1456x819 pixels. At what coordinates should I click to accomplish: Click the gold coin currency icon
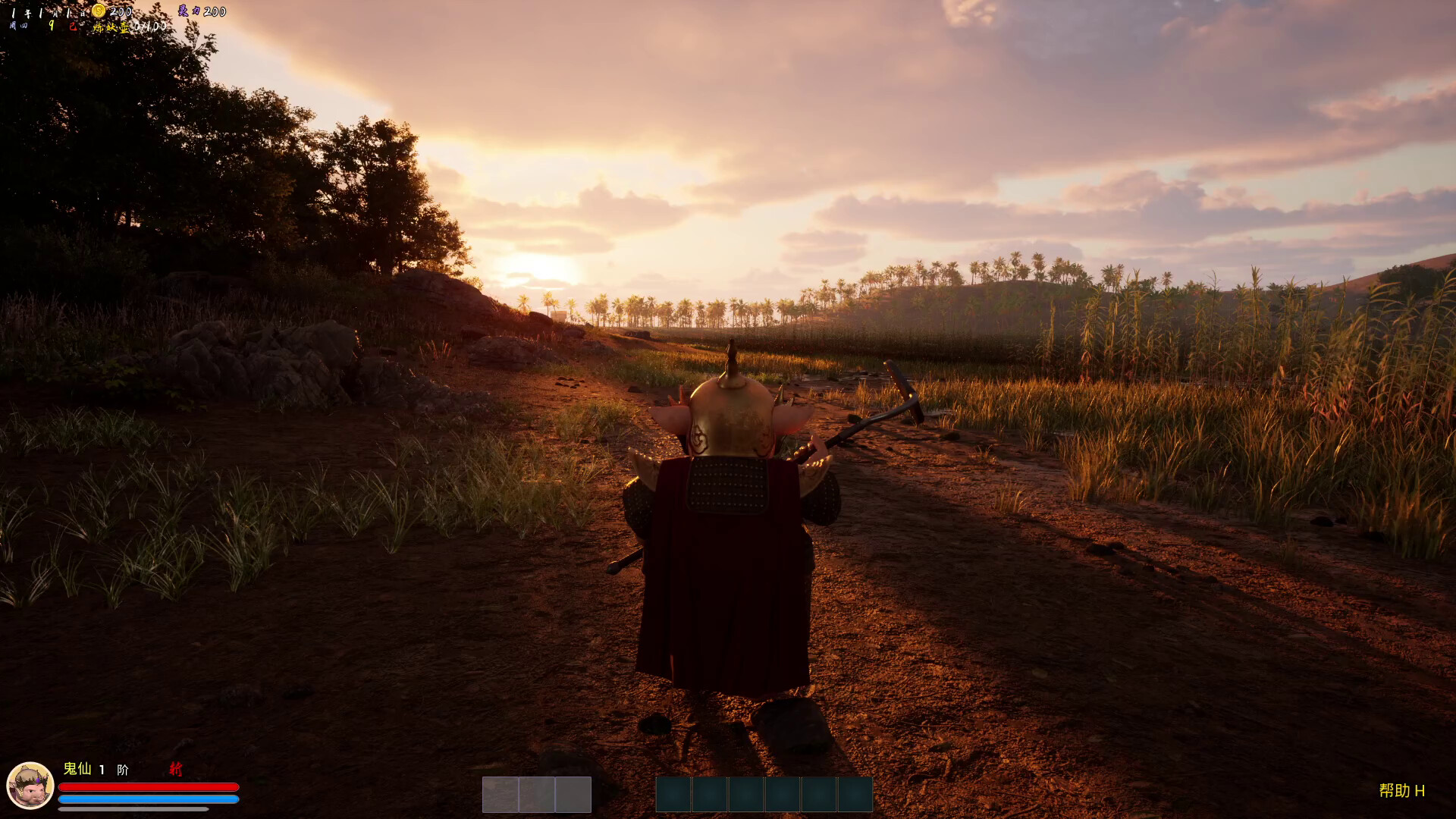pyautogui.click(x=99, y=11)
